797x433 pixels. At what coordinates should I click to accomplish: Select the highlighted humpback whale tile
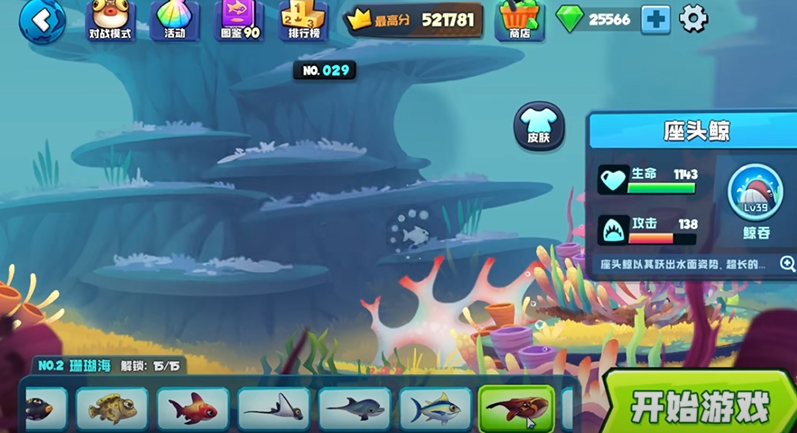(x=516, y=408)
